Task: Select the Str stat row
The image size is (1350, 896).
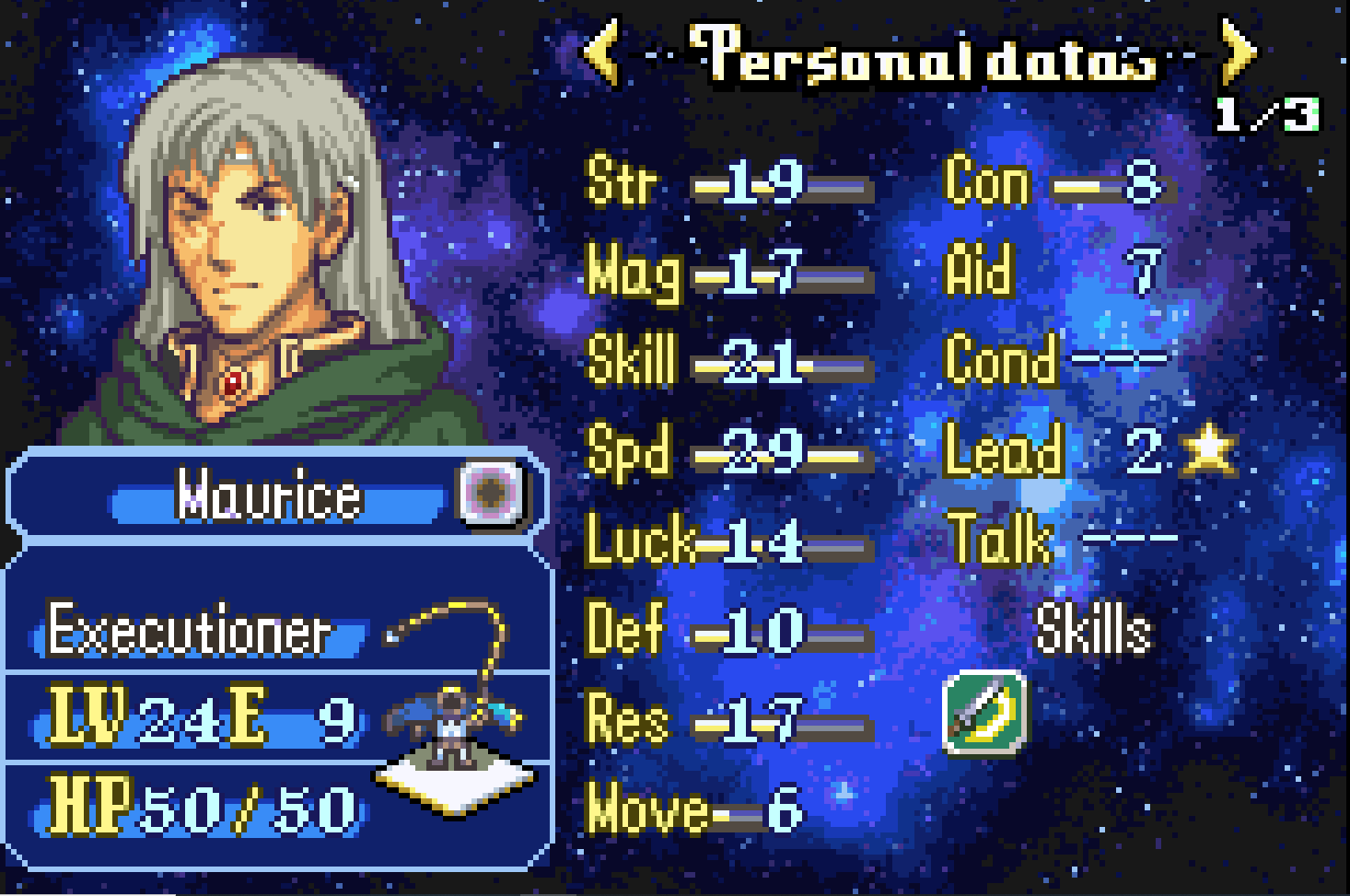Action: point(727,182)
